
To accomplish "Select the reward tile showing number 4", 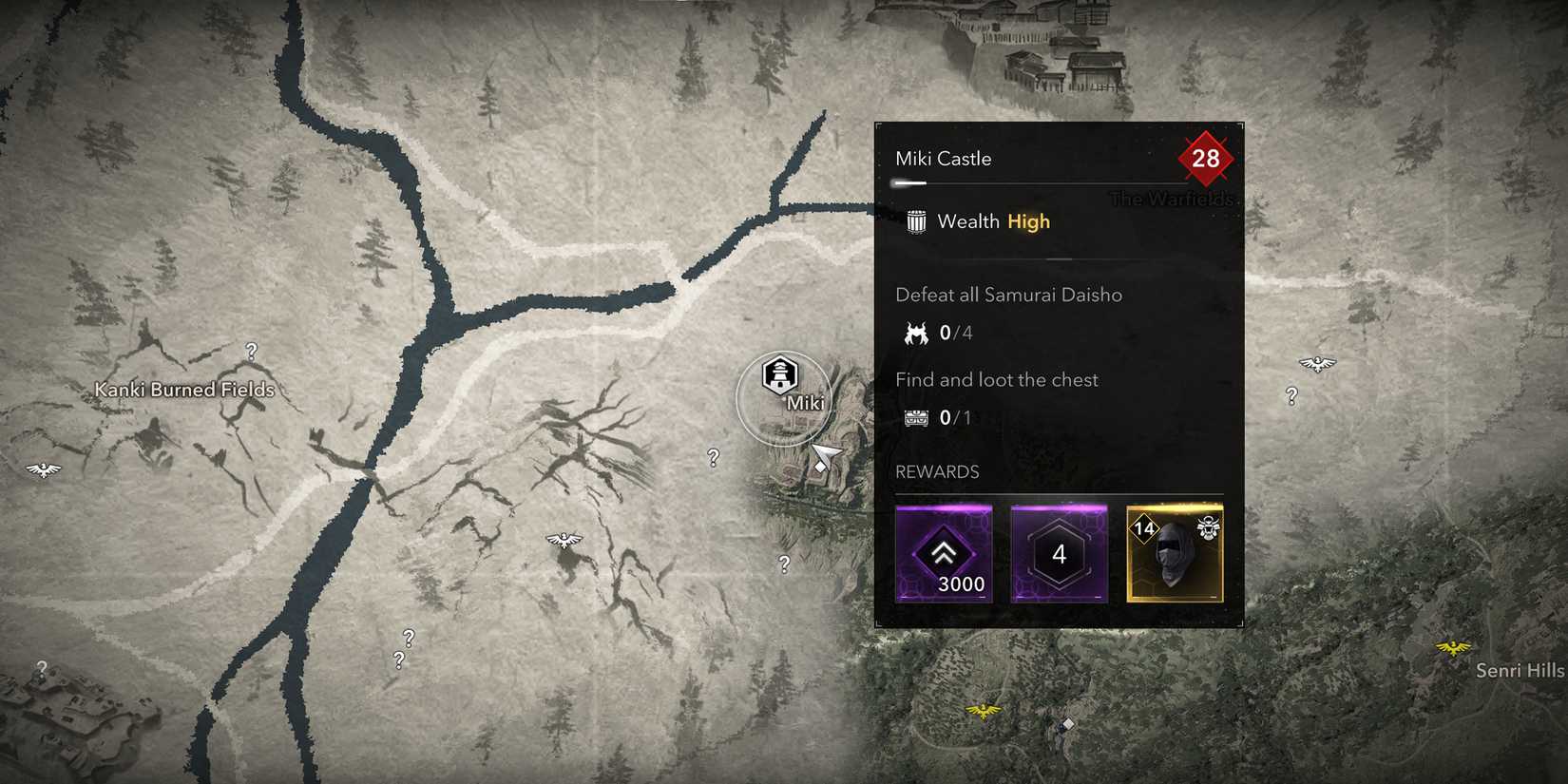I will coord(1059,554).
